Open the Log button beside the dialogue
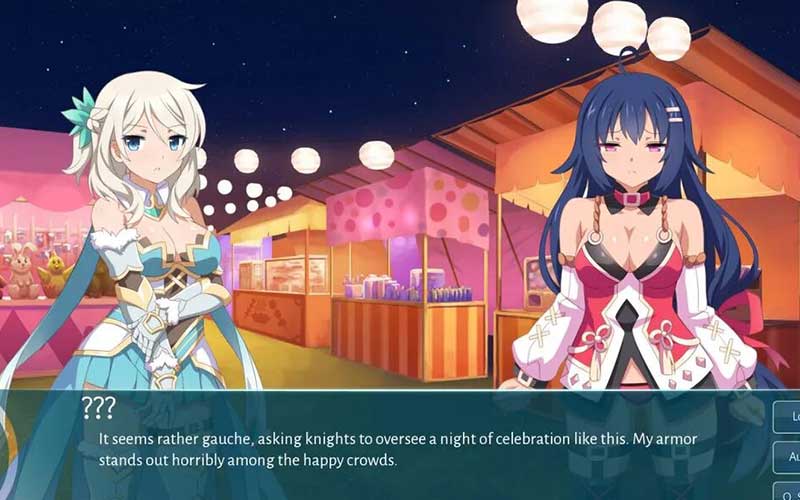This screenshot has width=800, height=500. (x=788, y=416)
